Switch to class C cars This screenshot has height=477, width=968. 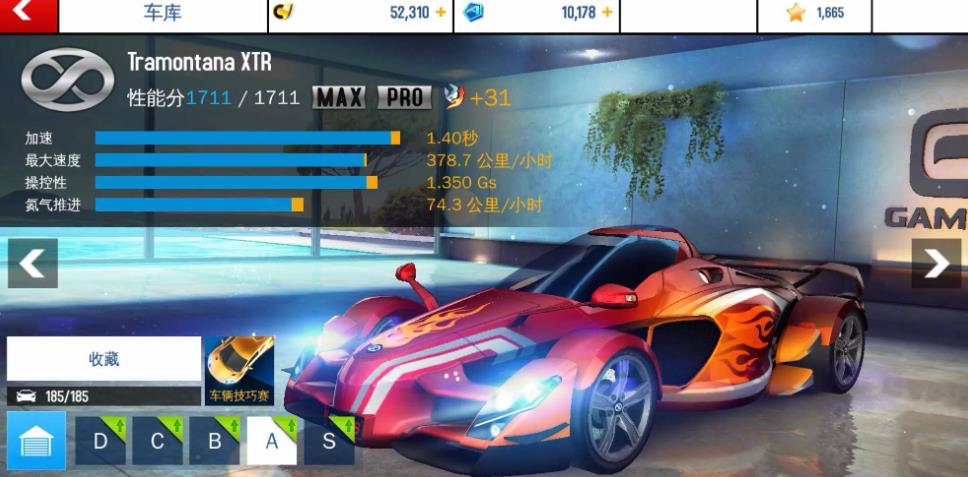click(x=158, y=441)
